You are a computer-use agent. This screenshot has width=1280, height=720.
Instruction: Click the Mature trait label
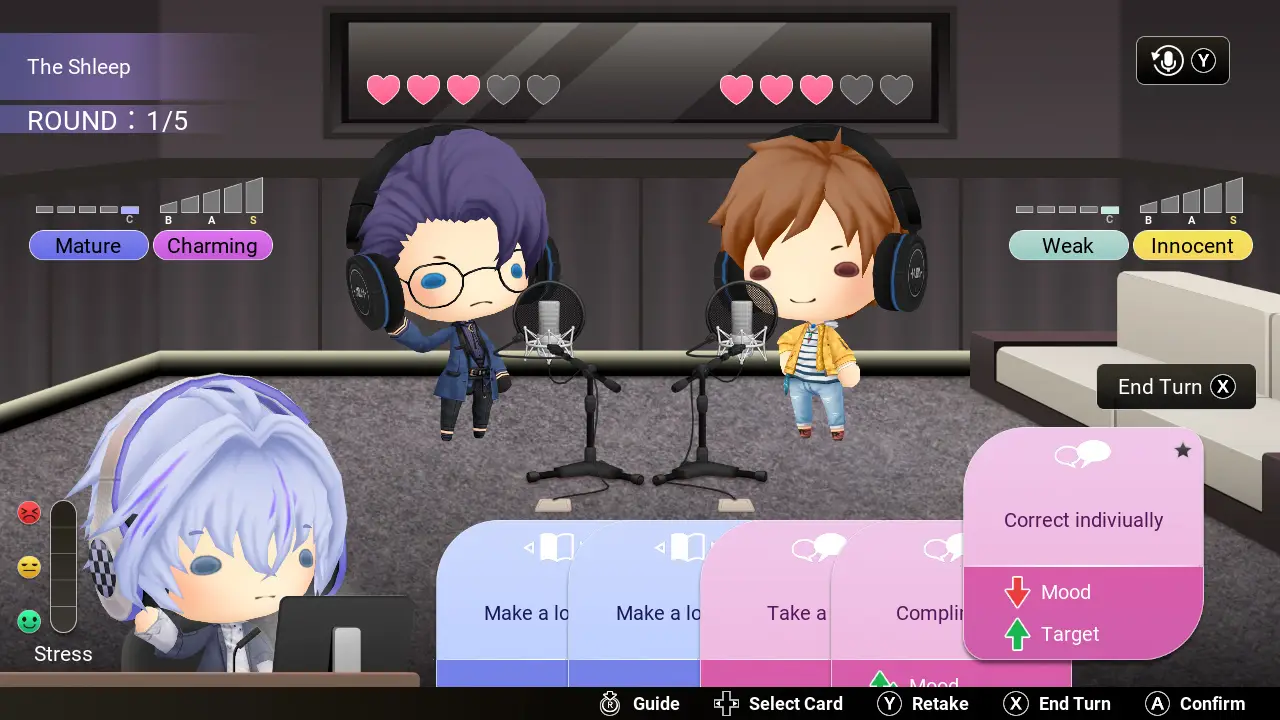[x=88, y=245]
